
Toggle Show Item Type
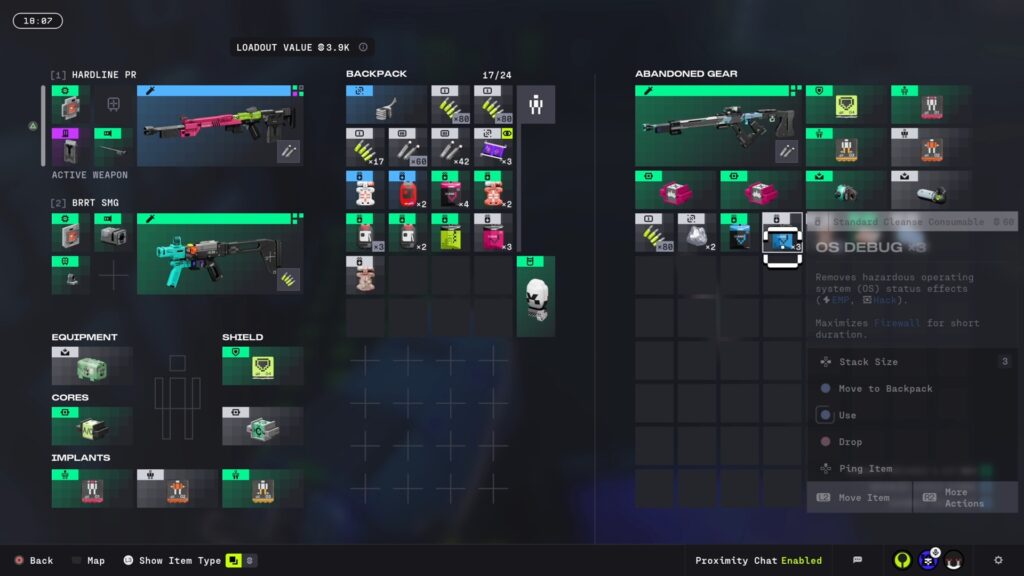point(181,561)
